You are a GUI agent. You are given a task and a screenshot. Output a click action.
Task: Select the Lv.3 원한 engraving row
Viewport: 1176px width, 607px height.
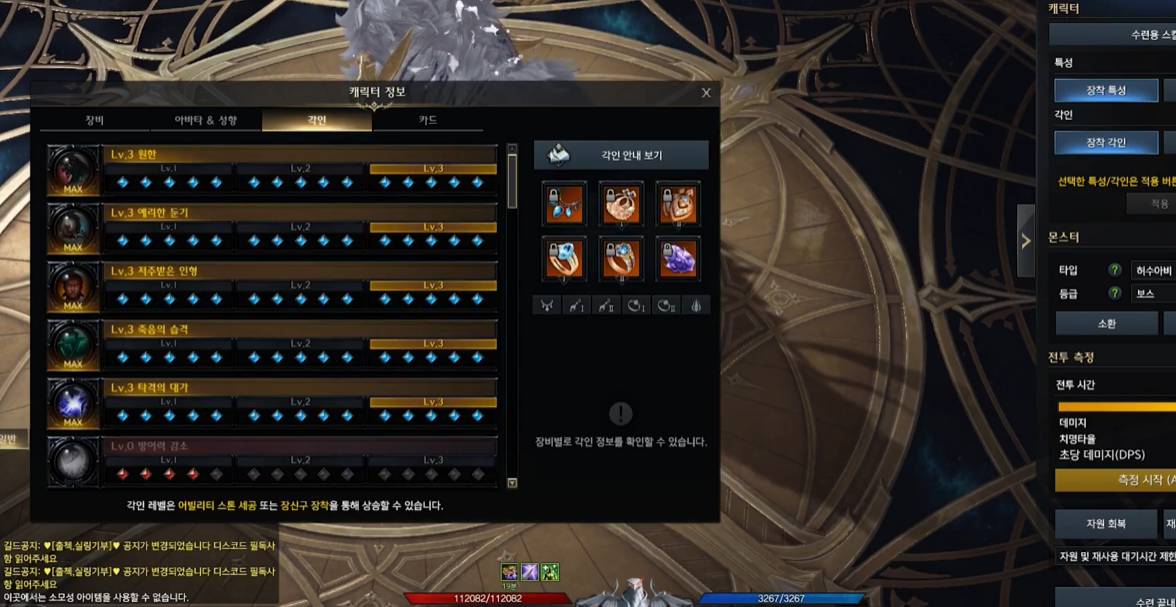pos(299,154)
